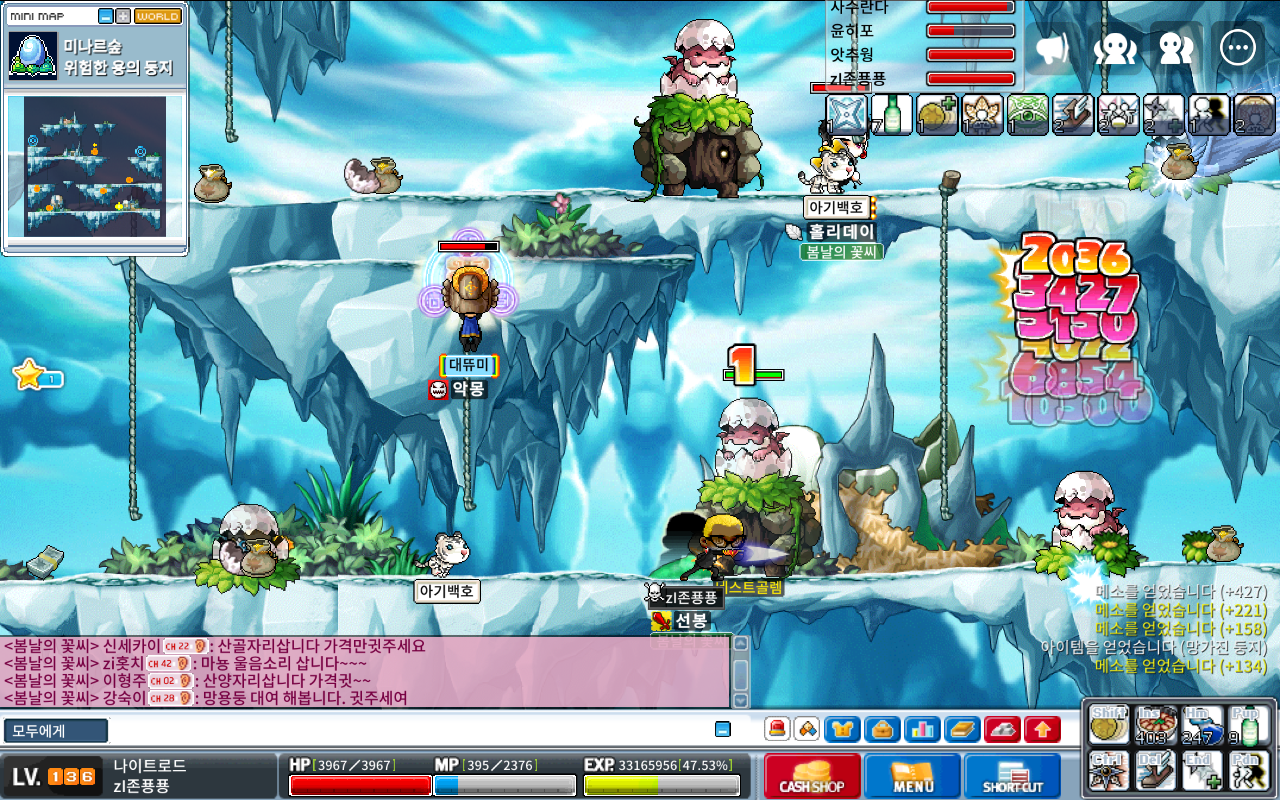Open the main MENU button
This screenshot has height=800, width=1280.
(912, 776)
